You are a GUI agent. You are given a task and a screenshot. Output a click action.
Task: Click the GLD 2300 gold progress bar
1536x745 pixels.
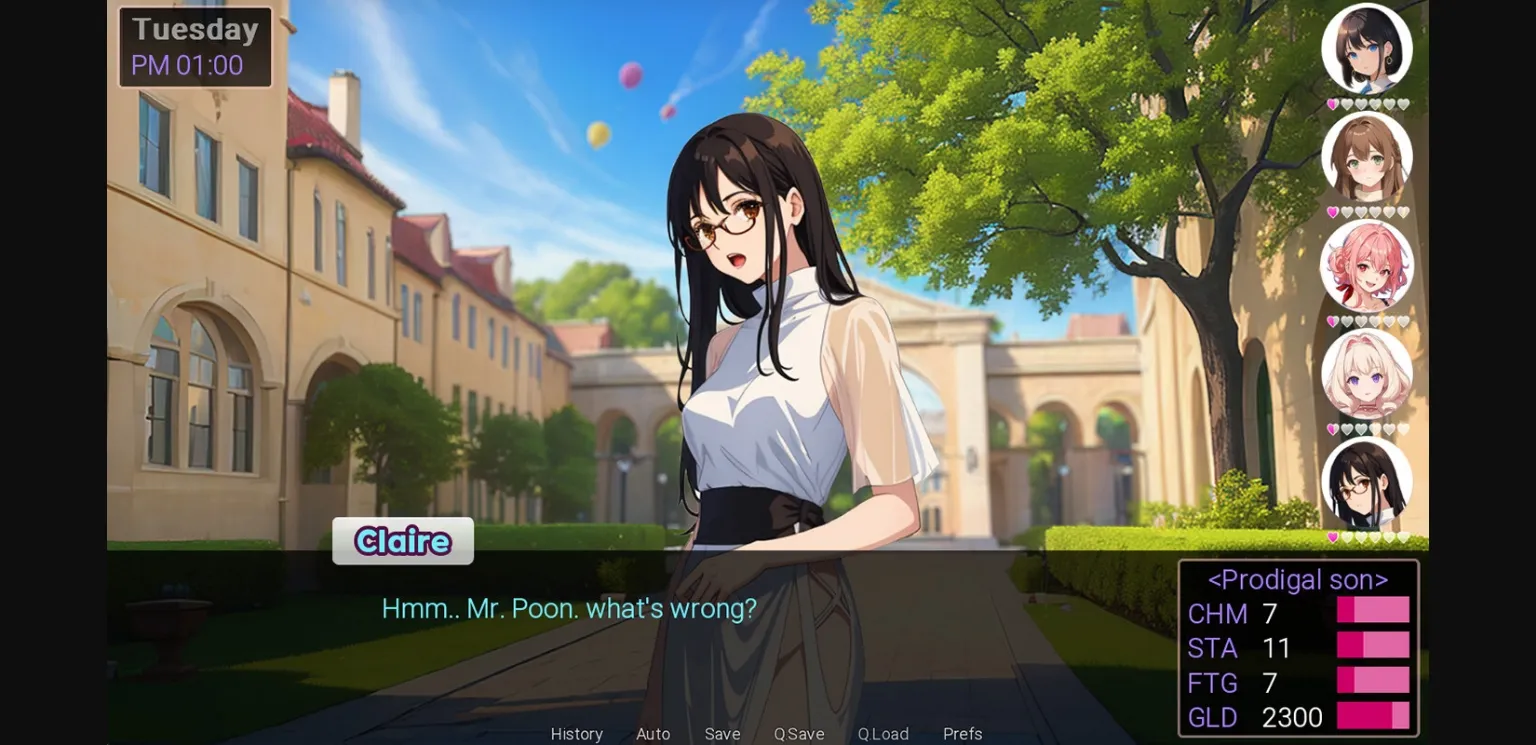click(1374, 718)
